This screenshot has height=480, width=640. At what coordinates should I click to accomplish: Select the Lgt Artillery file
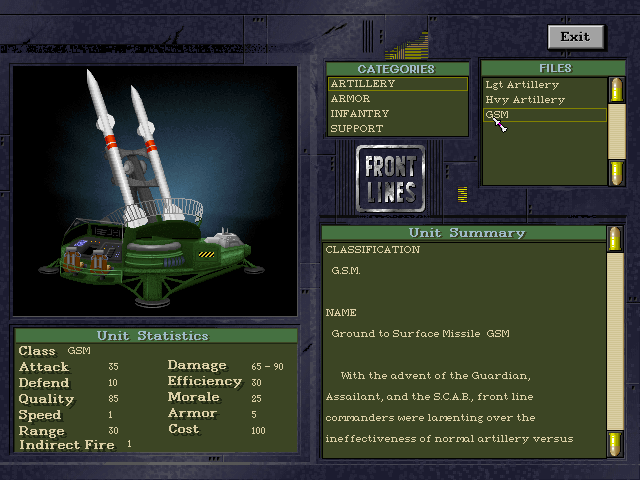[x=543, y=85]
